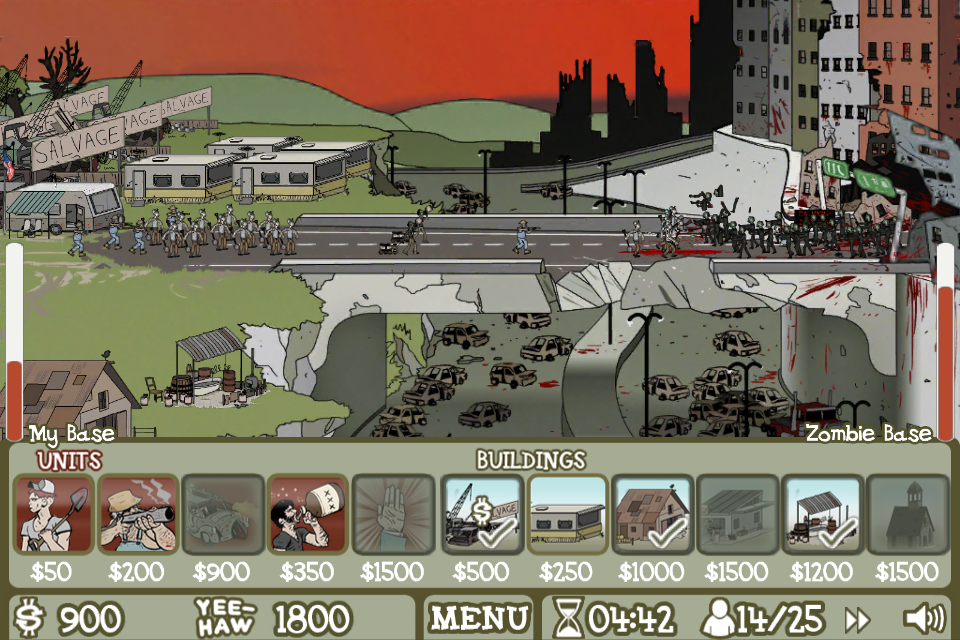Mute sound with the speaker icon

point(922,618)
